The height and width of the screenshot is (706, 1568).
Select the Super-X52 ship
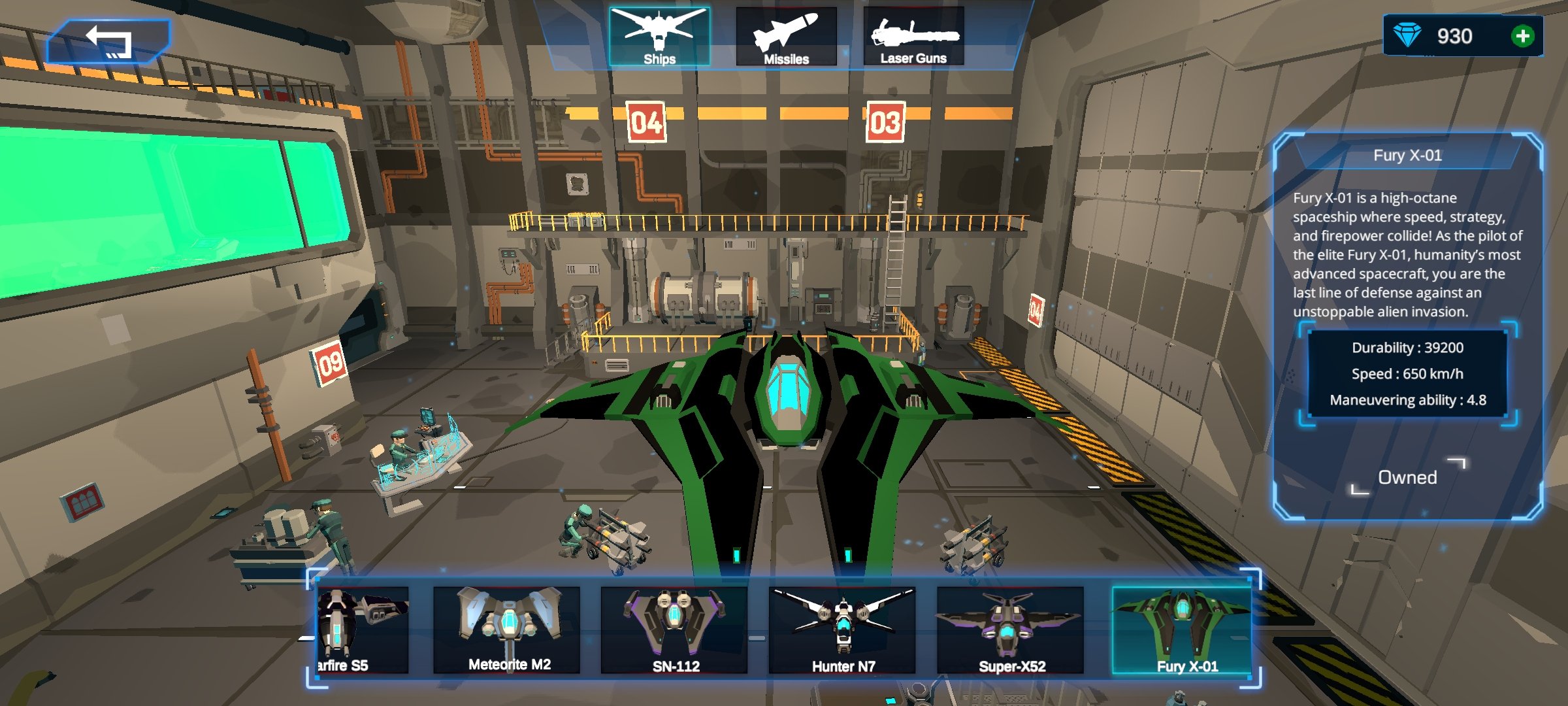tap(1010, 630)
